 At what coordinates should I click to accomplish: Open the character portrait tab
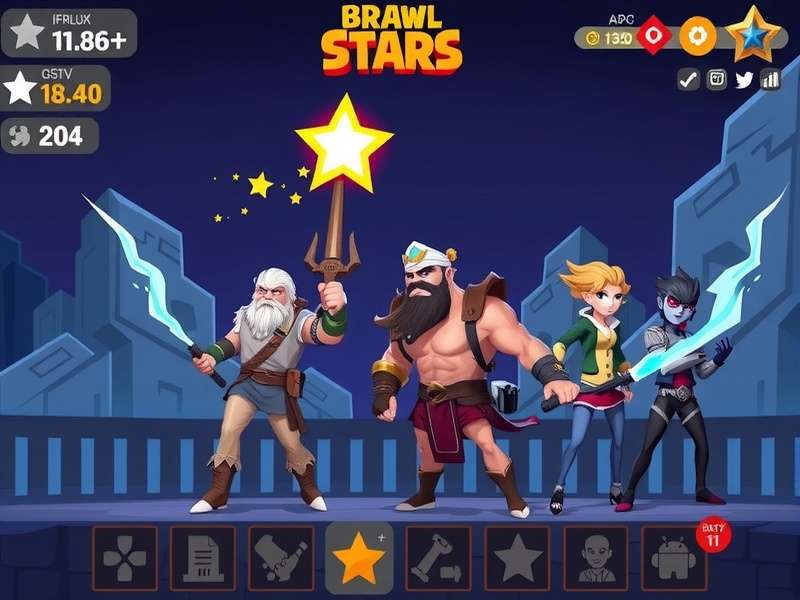click(596, 558)
